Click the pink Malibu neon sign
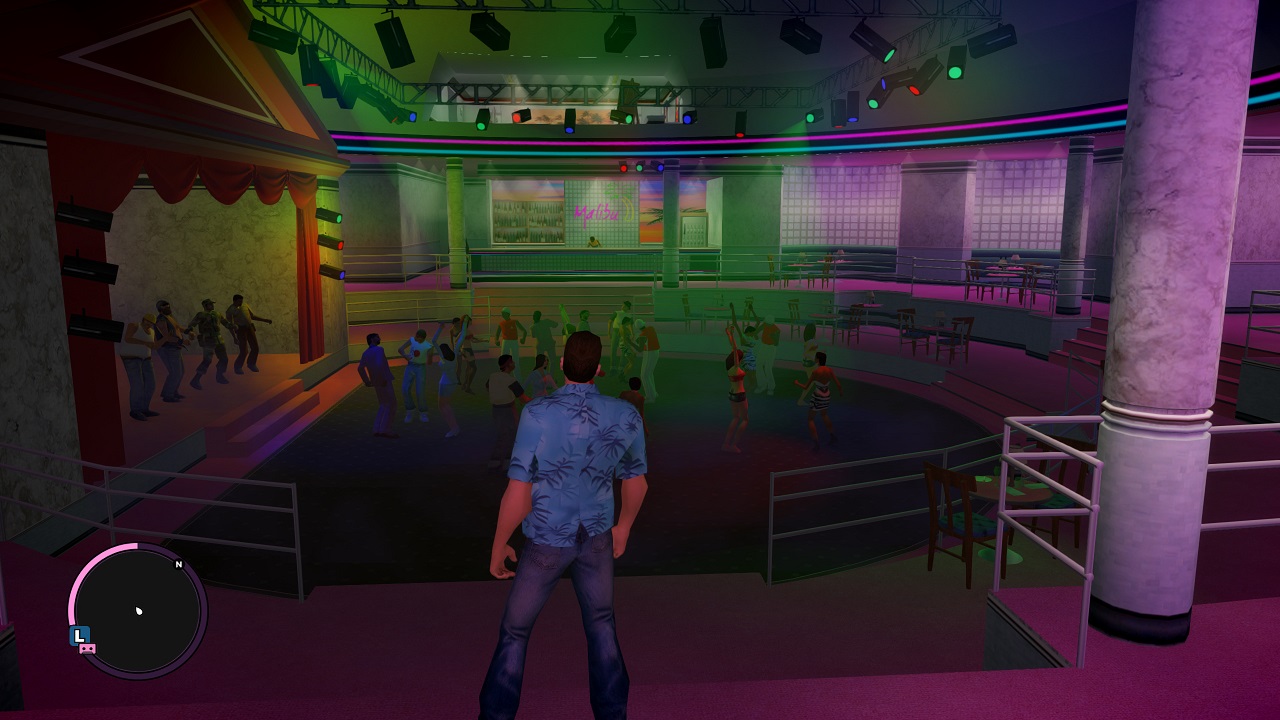The image size is (1280, 720). tap(597, 212)
